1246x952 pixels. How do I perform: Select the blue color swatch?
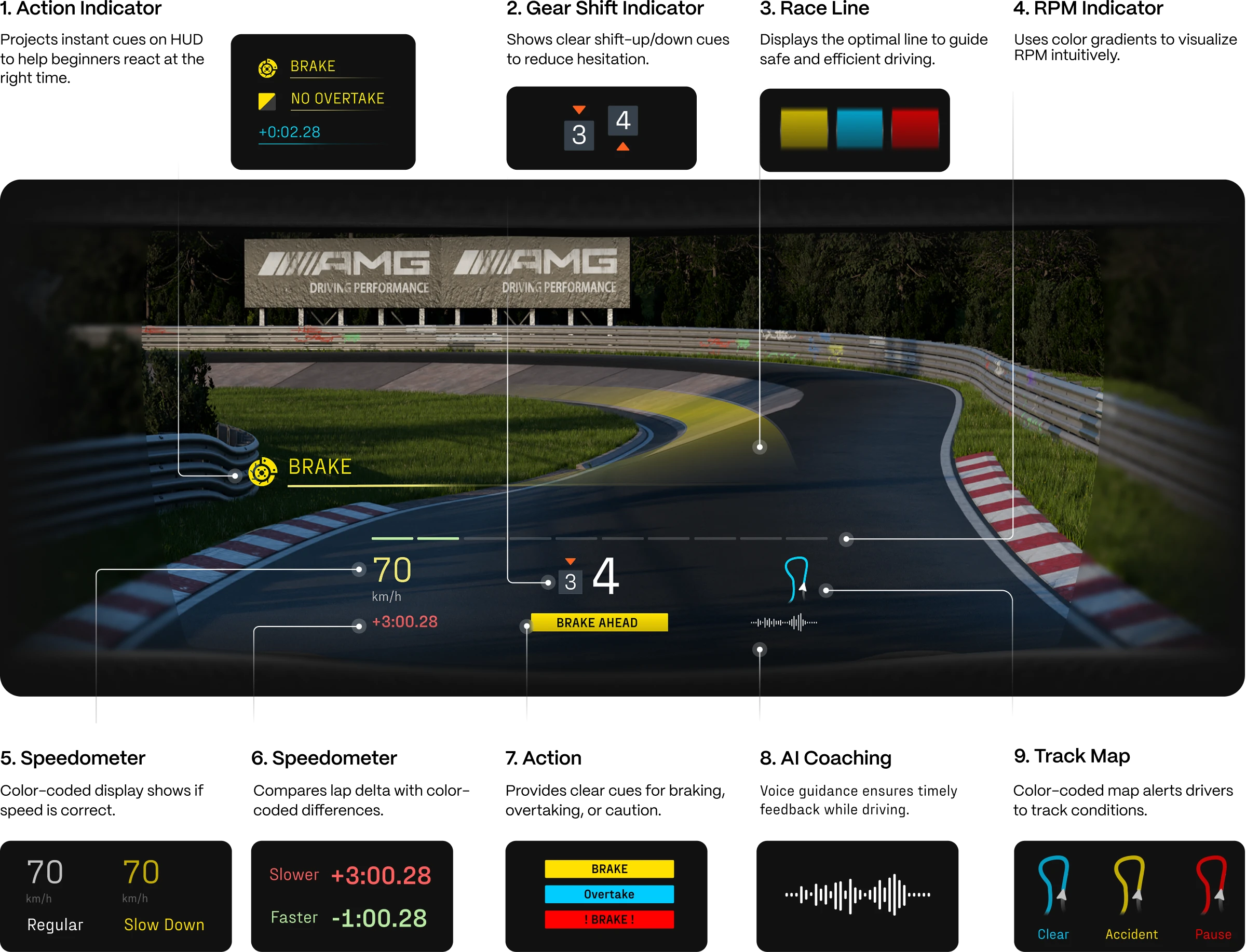pos(859,129)
